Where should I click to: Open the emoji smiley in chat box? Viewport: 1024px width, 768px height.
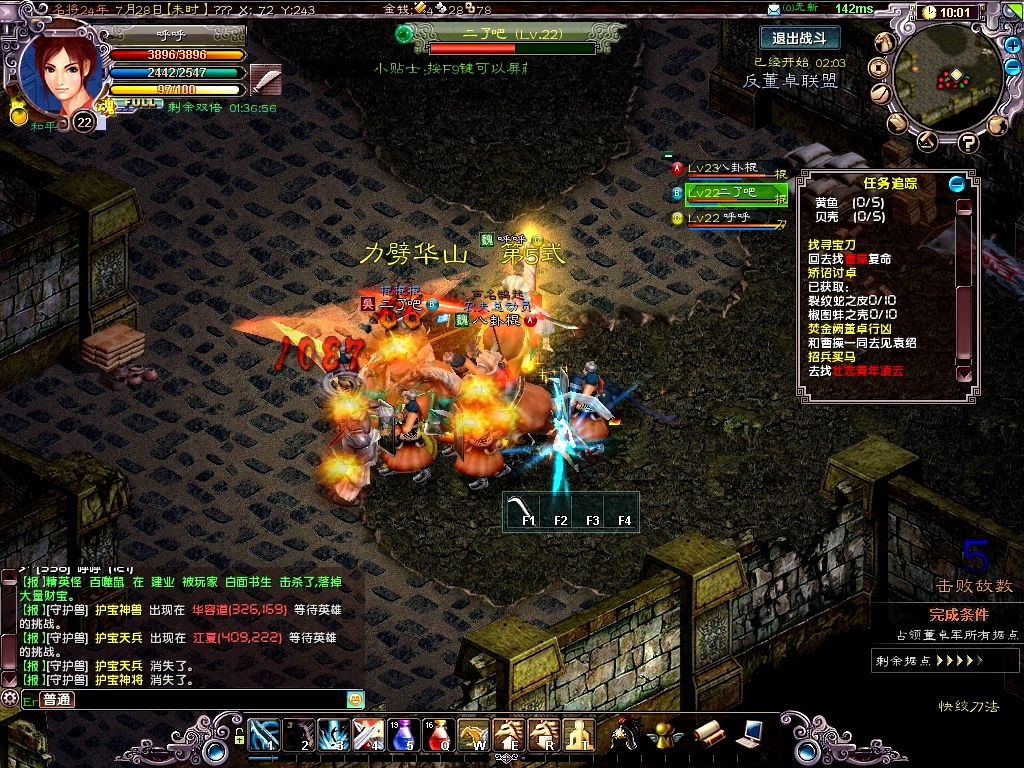point(355,699)
